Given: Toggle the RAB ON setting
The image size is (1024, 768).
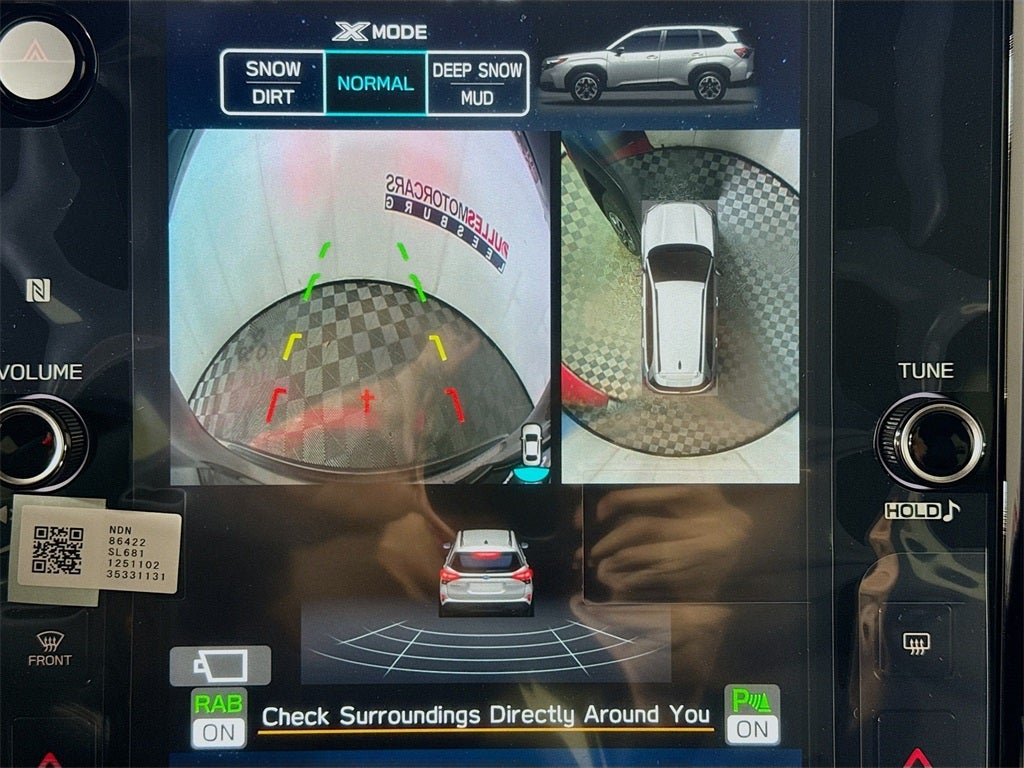Looking at the screenshot, I should 218,717.
